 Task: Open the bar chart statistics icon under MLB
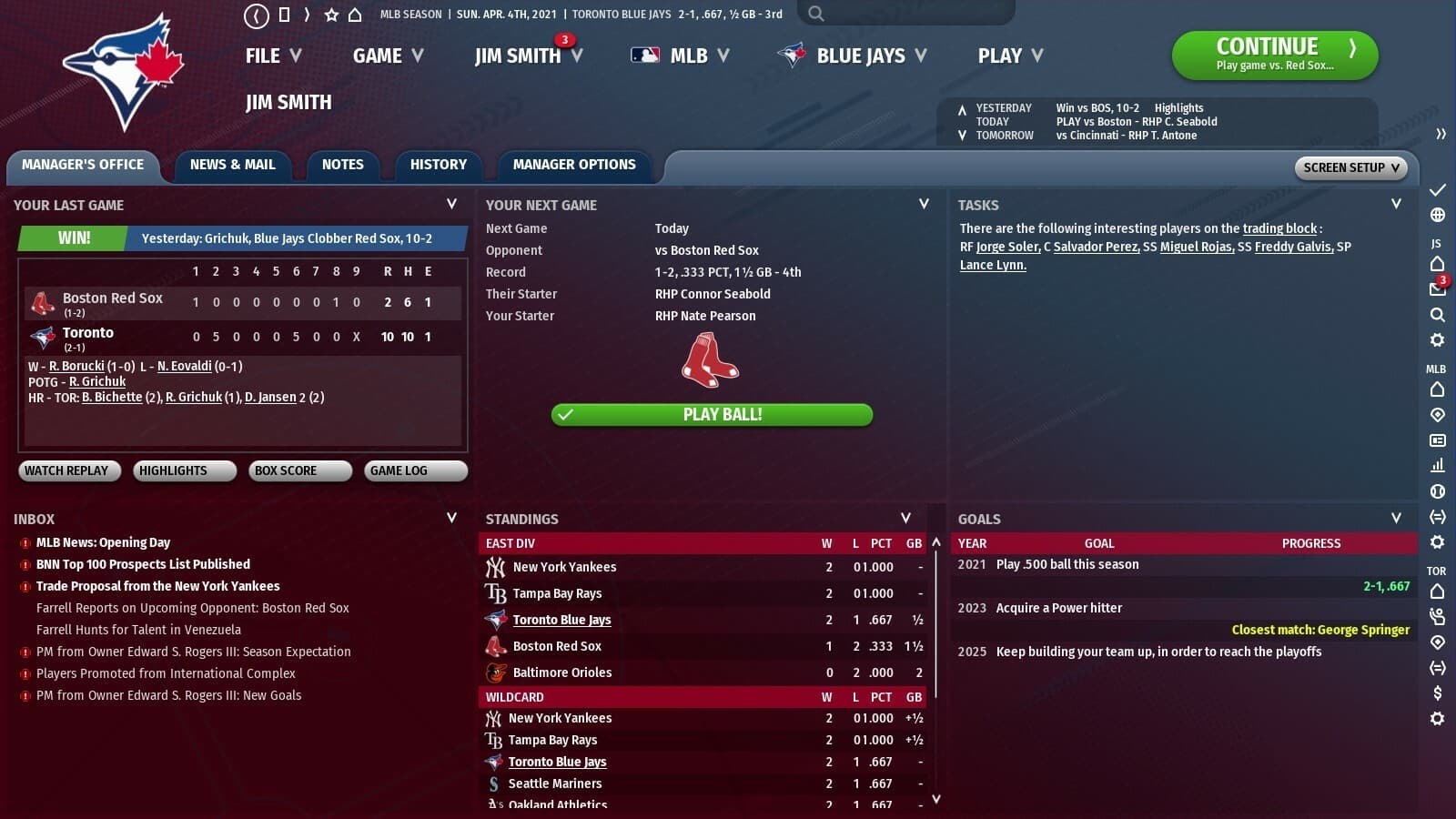click(1437, 465)
